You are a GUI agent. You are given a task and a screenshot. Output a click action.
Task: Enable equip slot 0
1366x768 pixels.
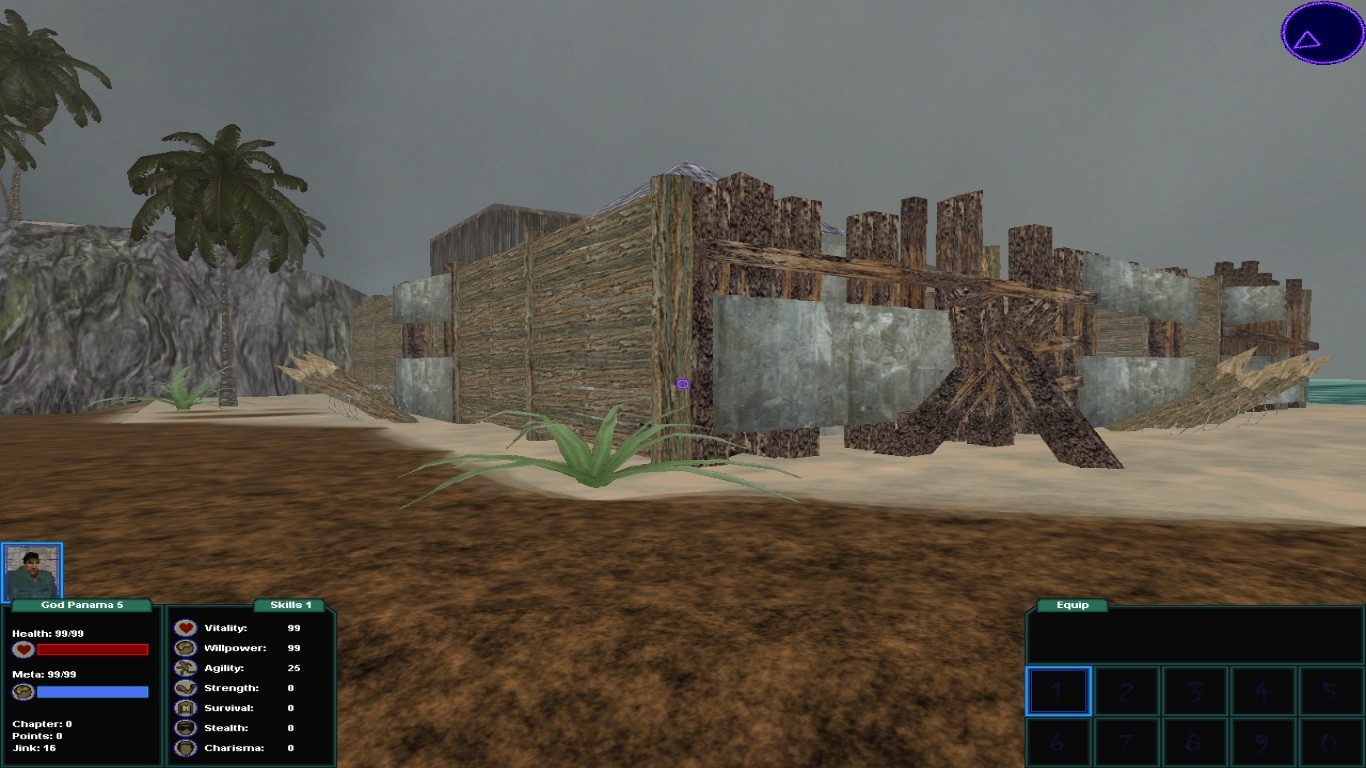pyautogui.click(x=1330, y=742)
